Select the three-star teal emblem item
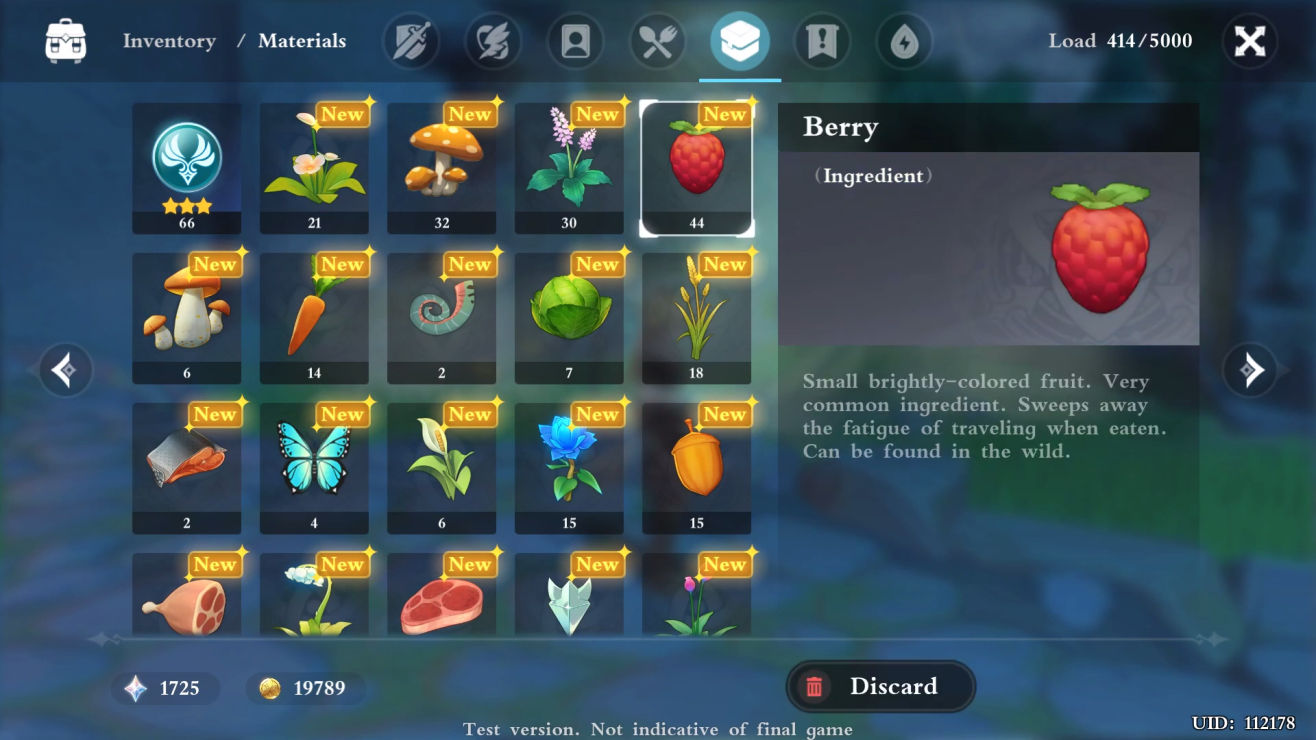 187,168
